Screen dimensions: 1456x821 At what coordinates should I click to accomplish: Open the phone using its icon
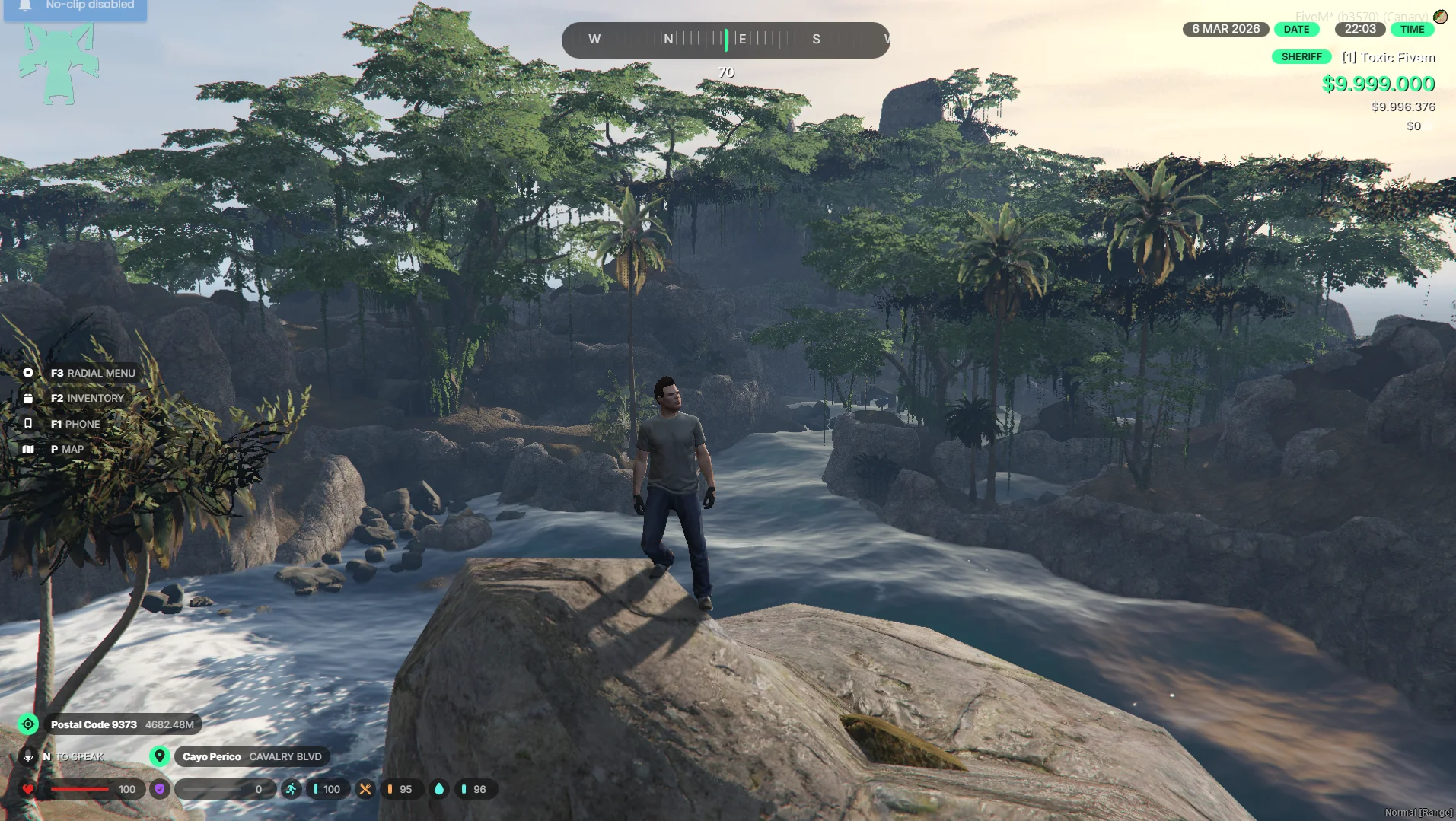(x=28, y=424)
